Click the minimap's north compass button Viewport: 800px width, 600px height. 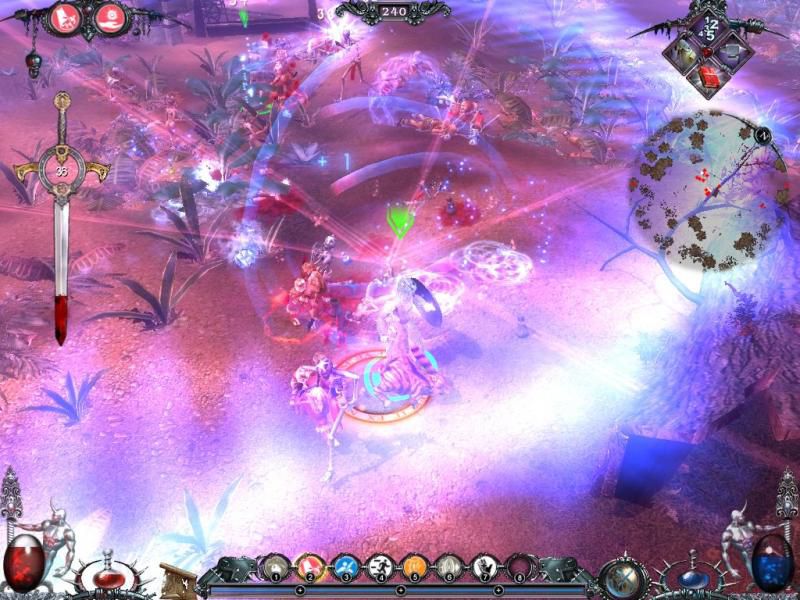pyautogui.click(x=762, y=134)
